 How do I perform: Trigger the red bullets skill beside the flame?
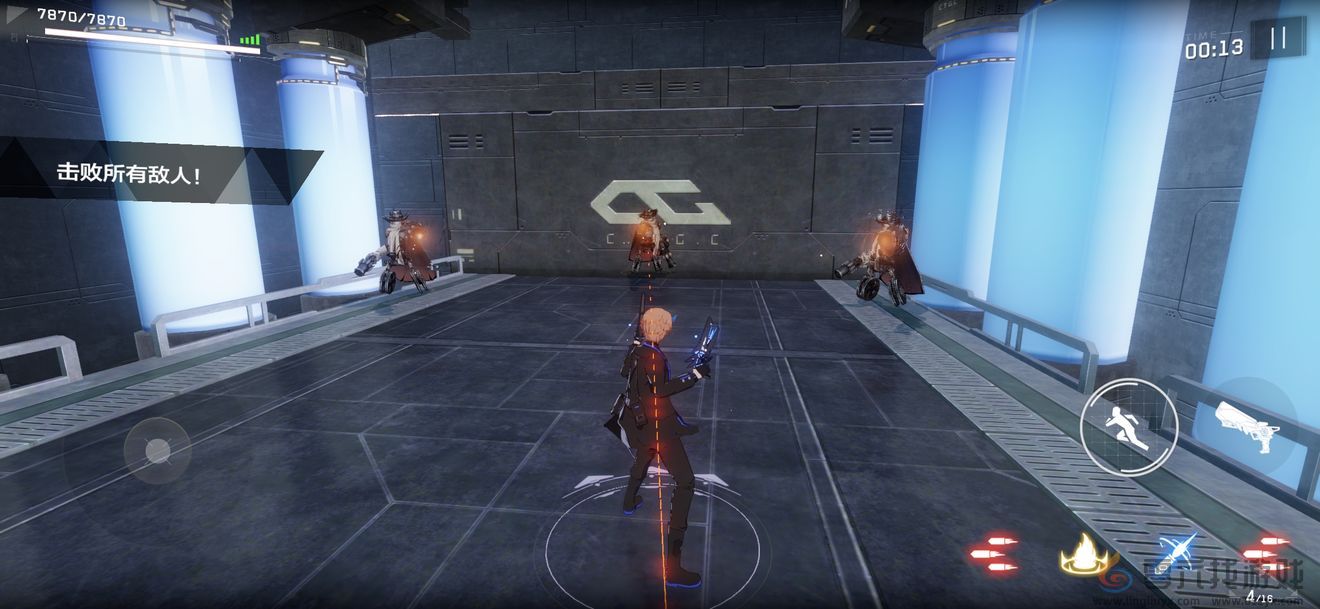(x=993, y=553)
